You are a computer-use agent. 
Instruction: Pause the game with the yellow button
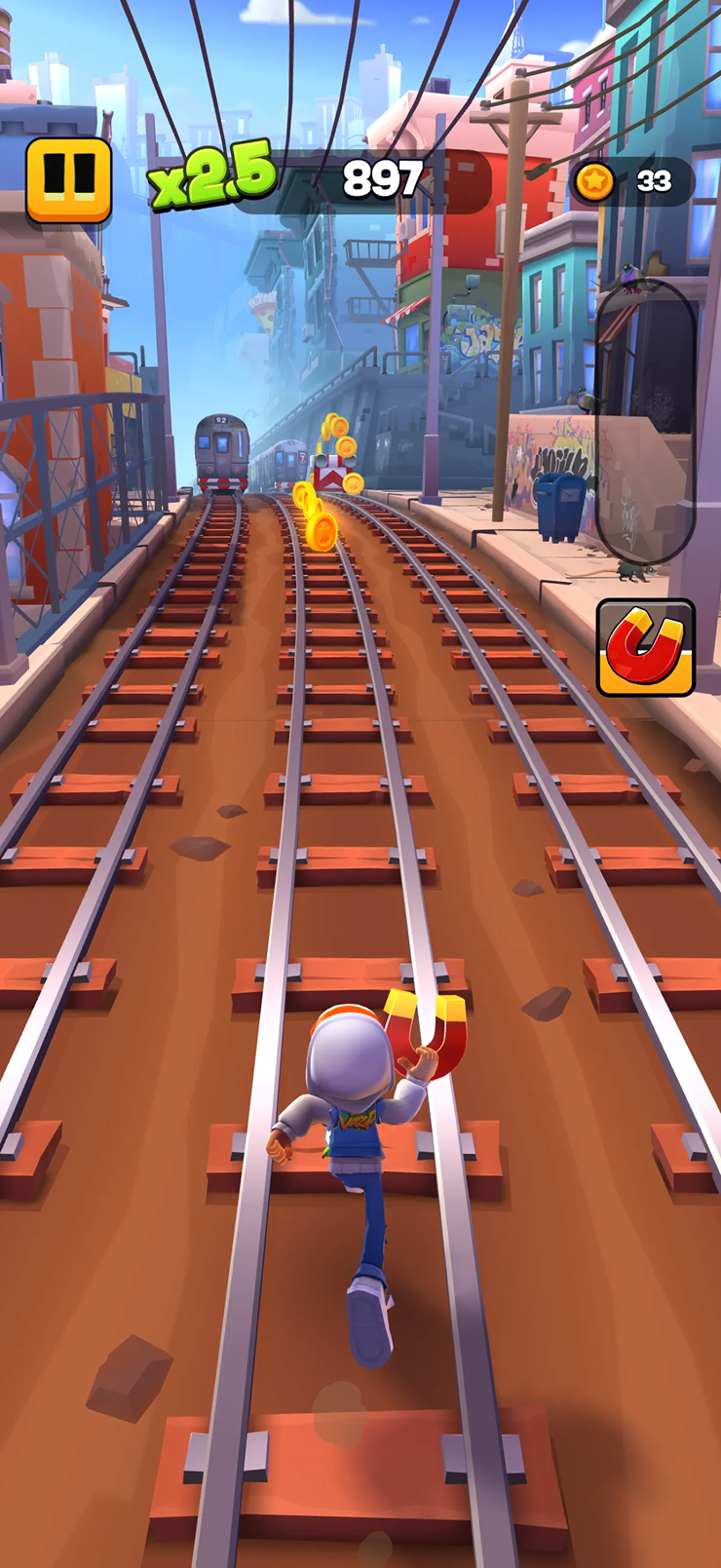click(68, 179)
